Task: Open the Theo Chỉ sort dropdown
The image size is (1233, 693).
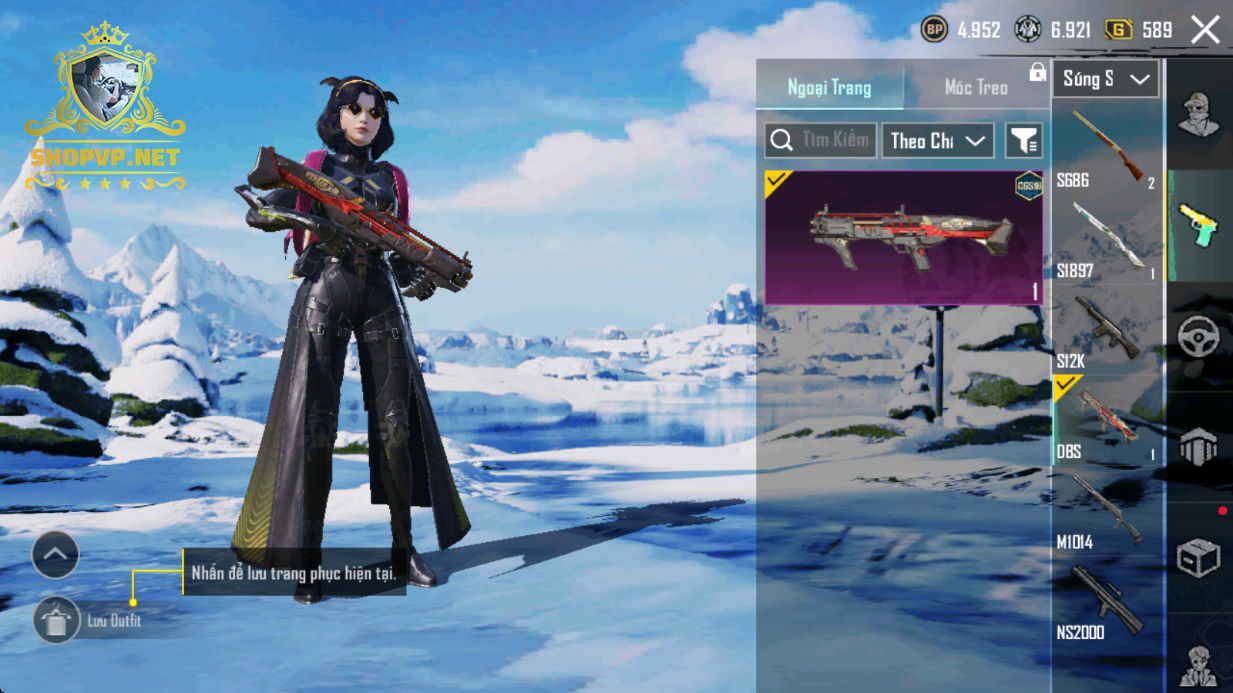Action: tap(937, 141)
